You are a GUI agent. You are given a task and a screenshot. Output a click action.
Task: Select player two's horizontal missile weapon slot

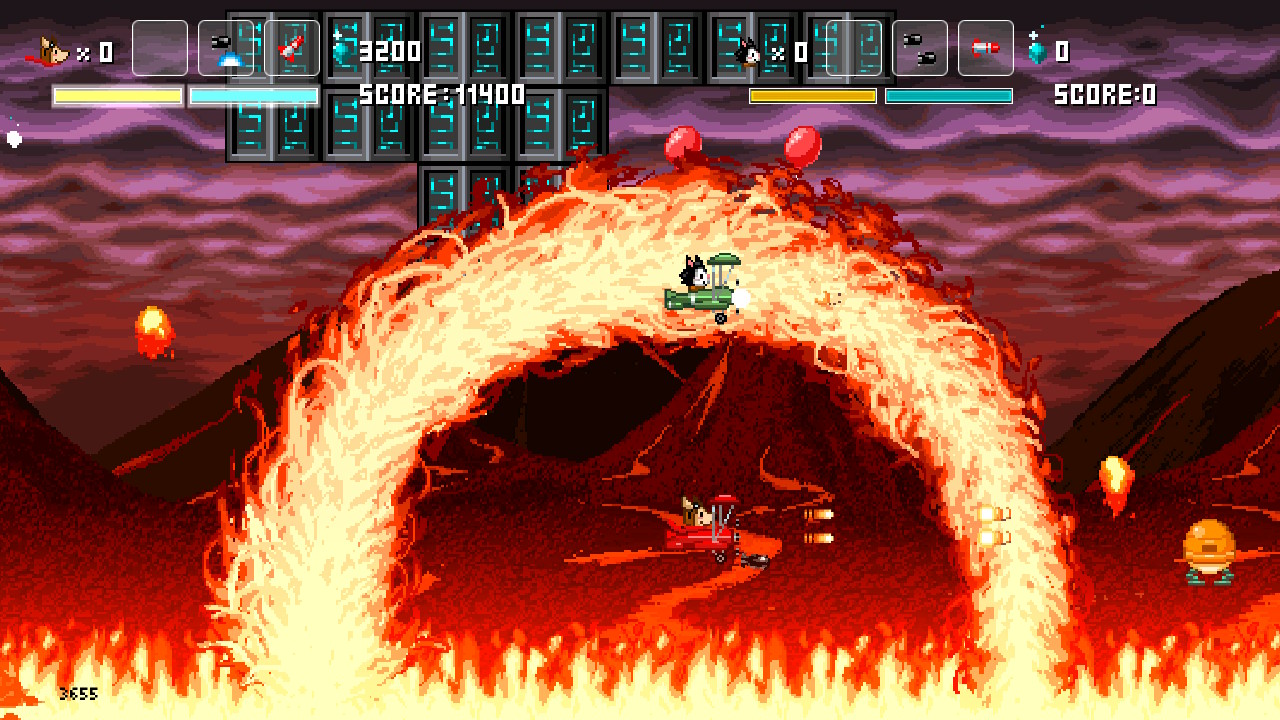pyautogui.click(x=985, y=48)
